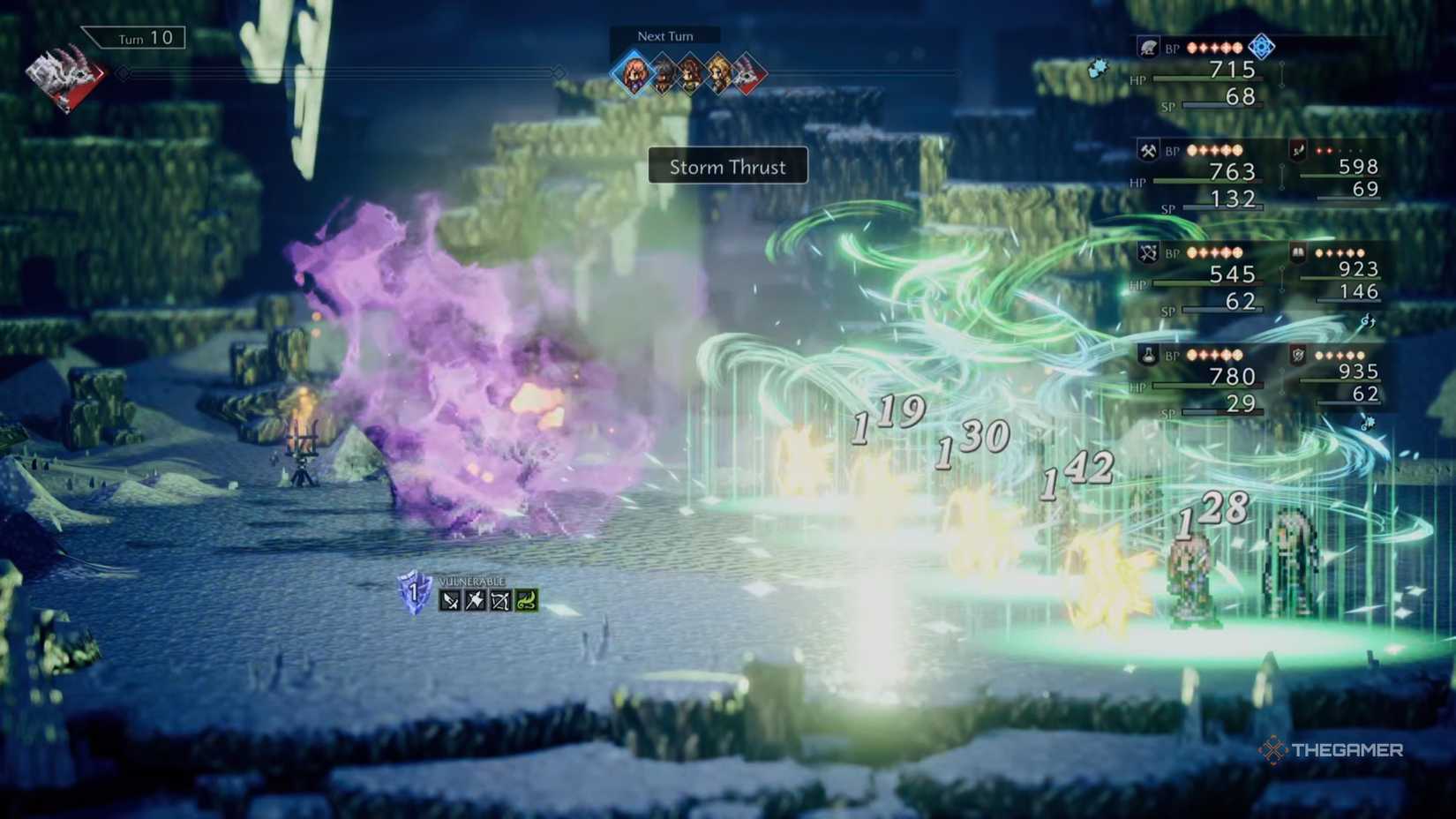Click the Next Turn header label
1456x819 pixels.
(664, 35)
